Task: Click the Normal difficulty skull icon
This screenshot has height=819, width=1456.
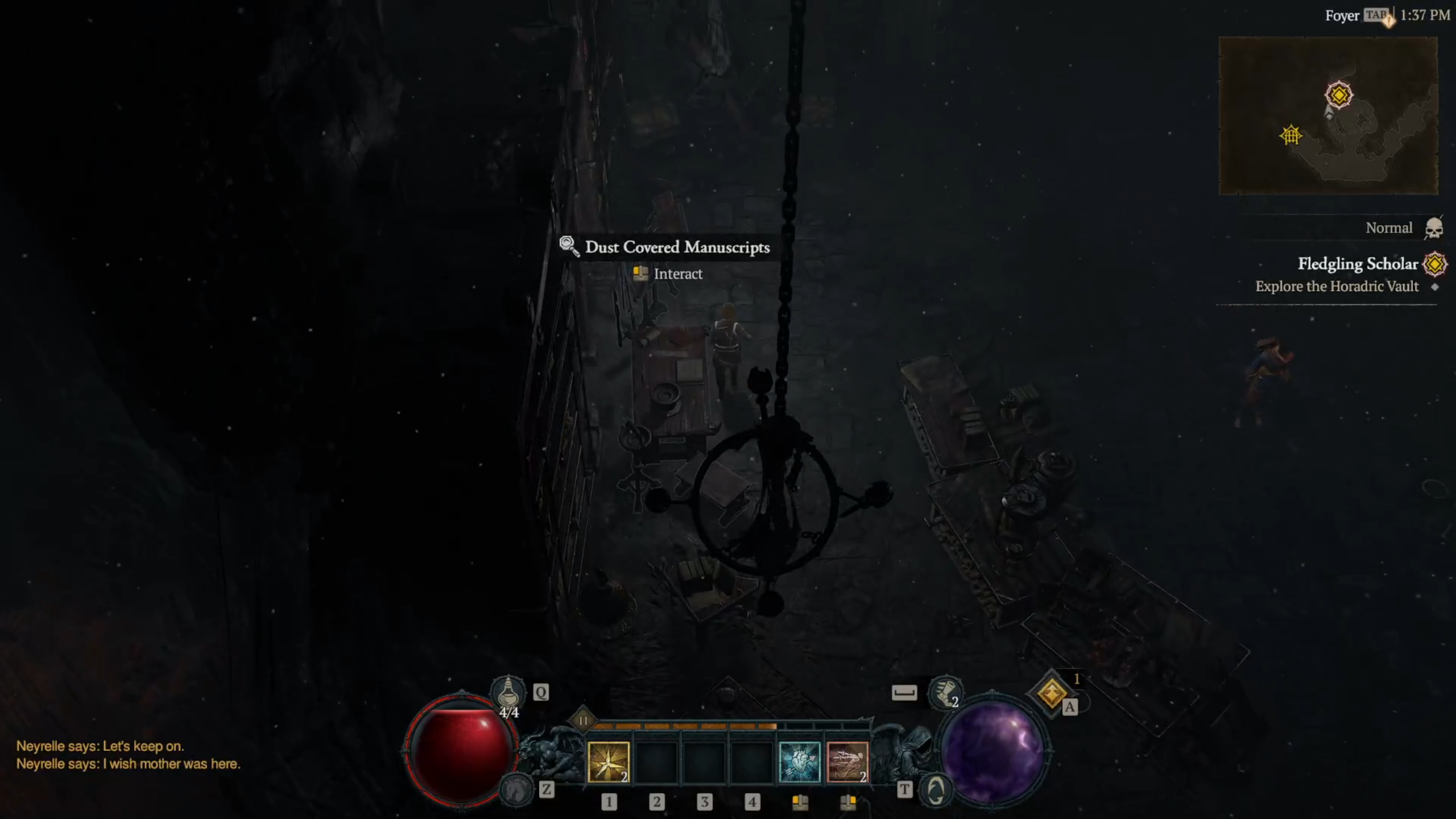Action: [x=1434, y=229]
